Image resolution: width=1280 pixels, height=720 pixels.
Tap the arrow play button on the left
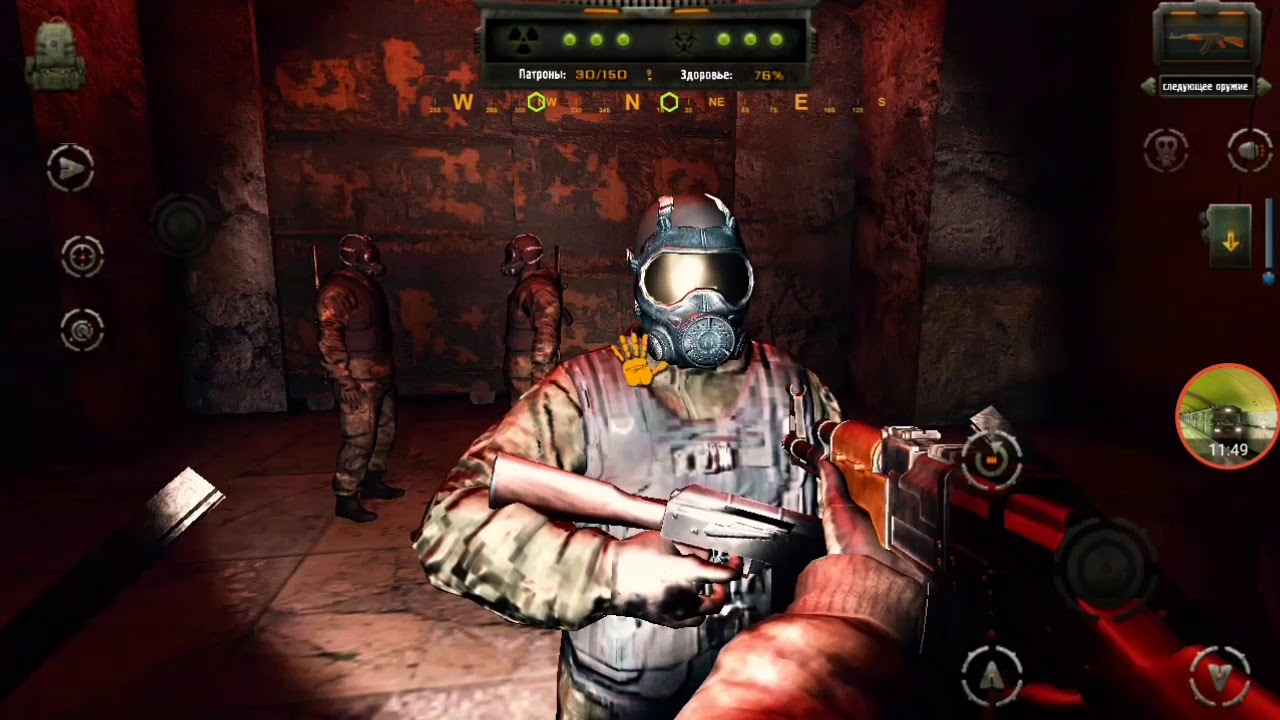click(70, 169)
